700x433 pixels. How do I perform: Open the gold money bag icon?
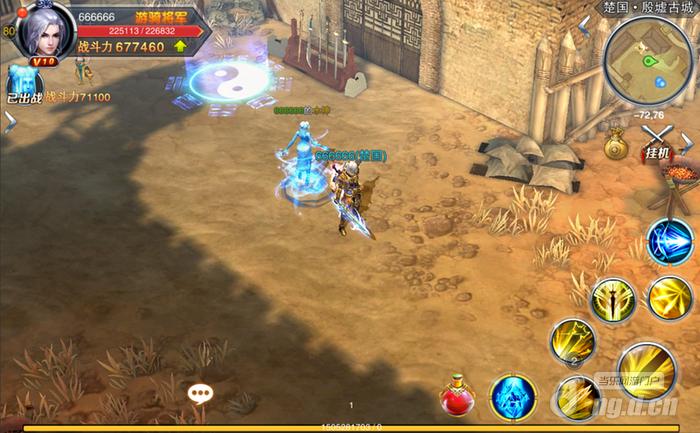tap(615, 148)
